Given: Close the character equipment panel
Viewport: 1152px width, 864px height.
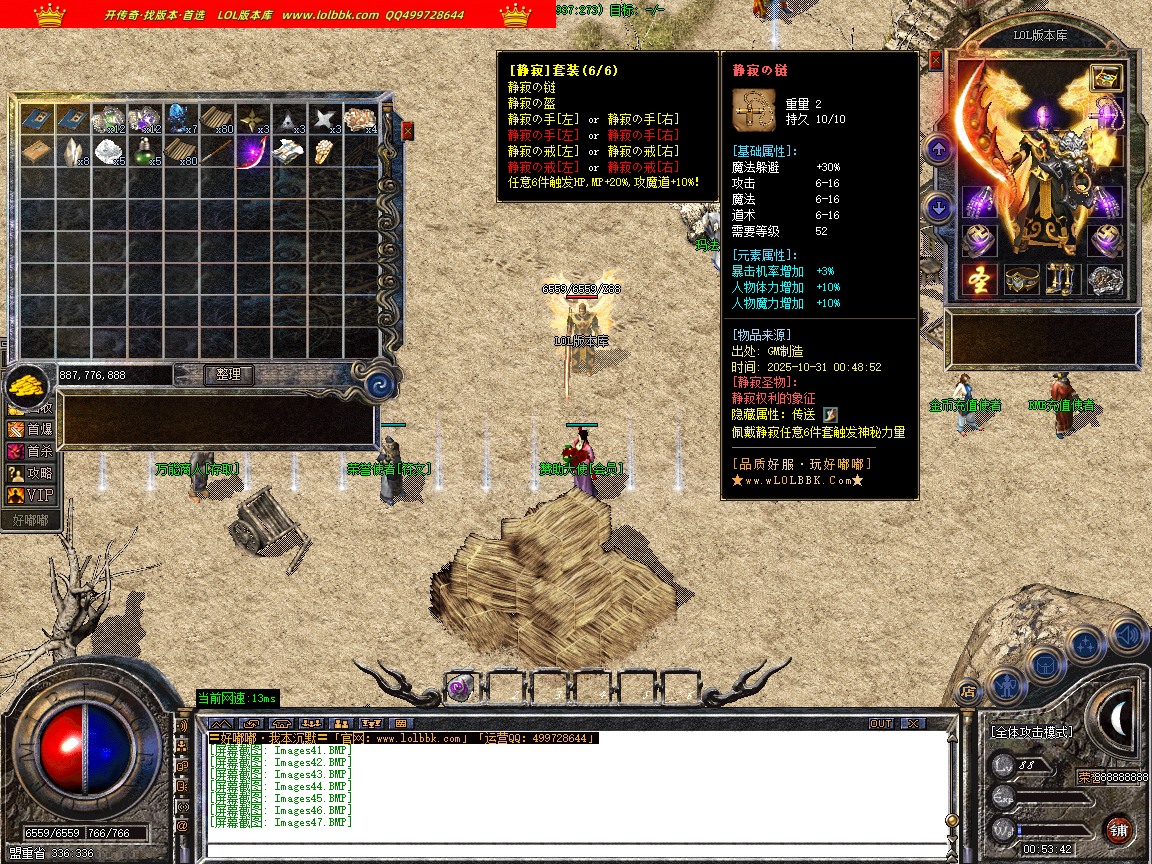Looking at the screenshot, I should pos(936,60).
